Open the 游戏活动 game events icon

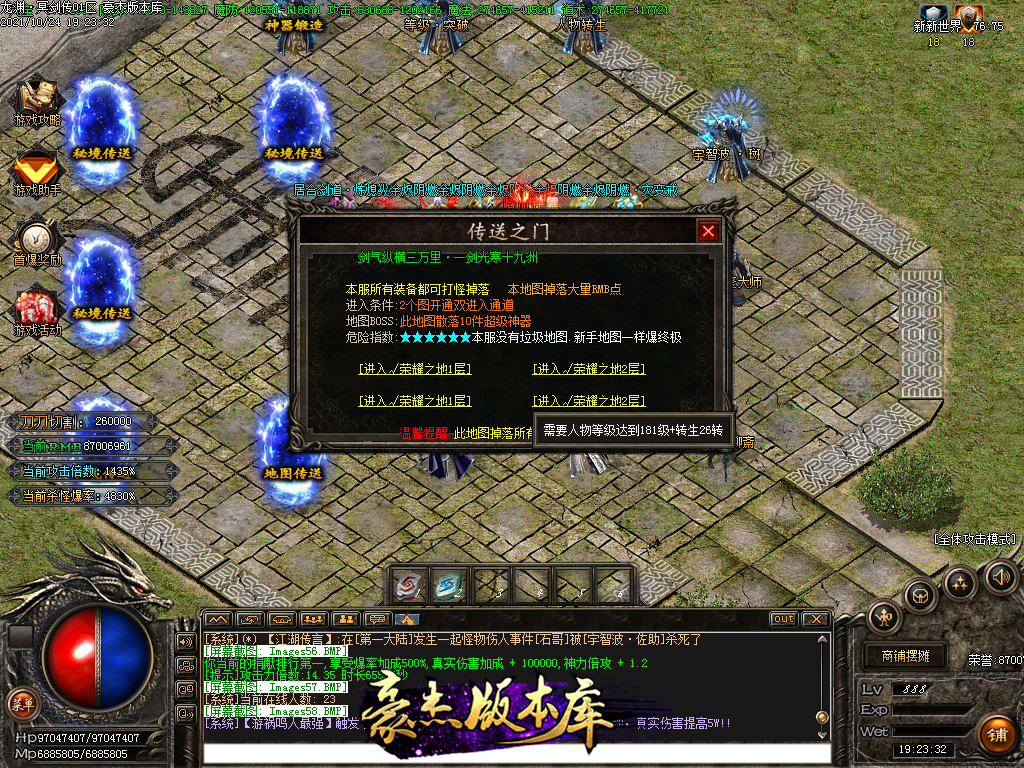click(37, 310)
